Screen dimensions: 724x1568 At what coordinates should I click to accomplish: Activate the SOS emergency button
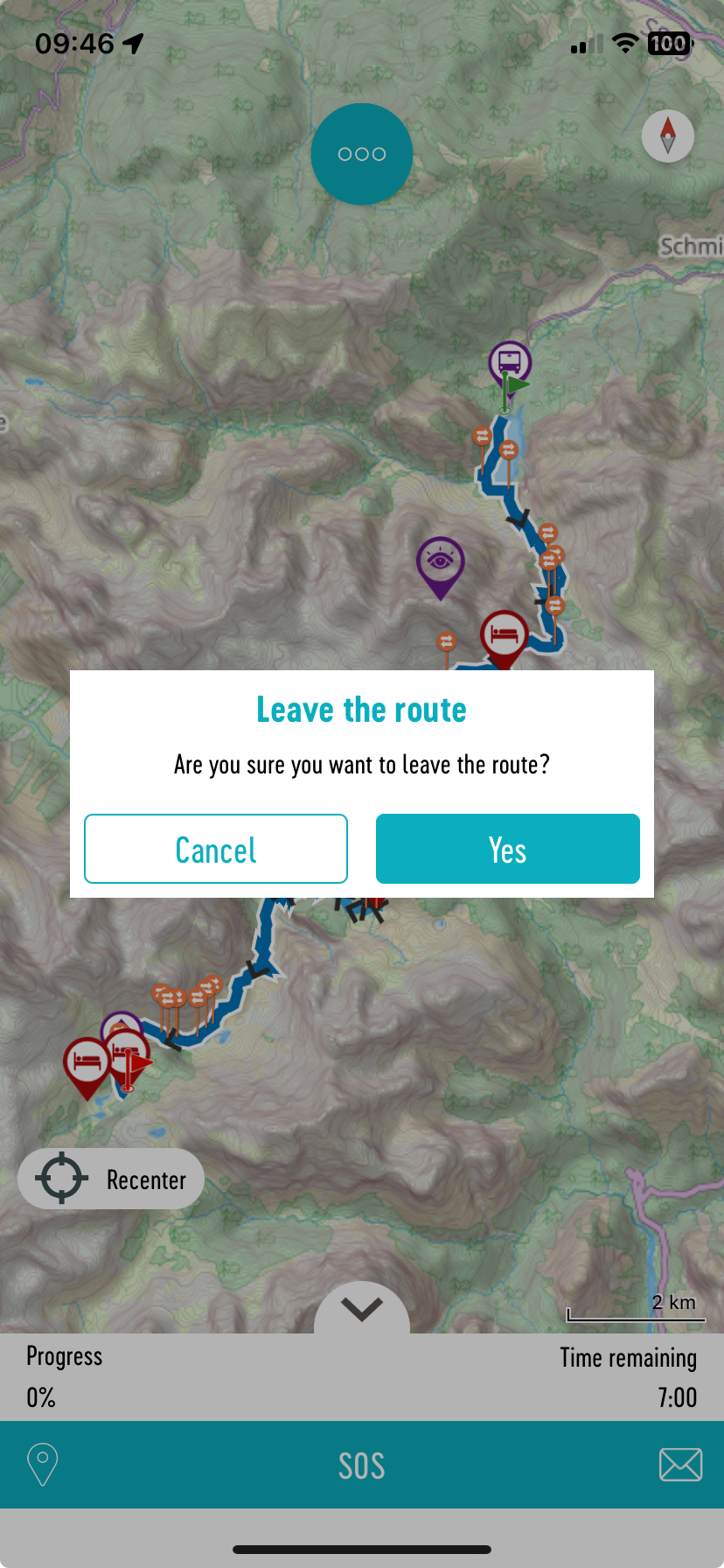(x=362, y=1466)
